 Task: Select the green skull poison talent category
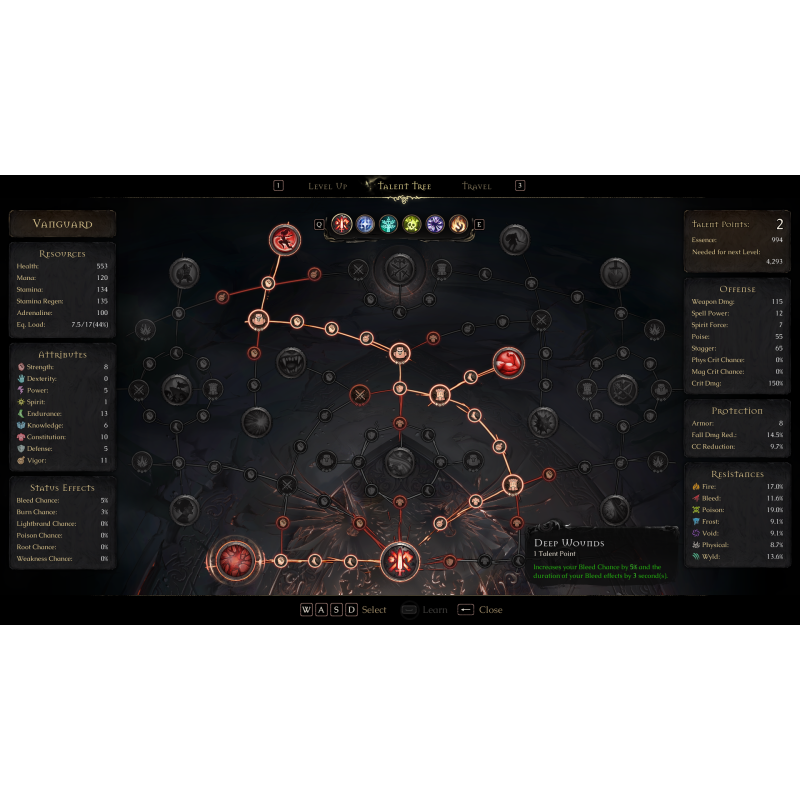tap(412, 224)
